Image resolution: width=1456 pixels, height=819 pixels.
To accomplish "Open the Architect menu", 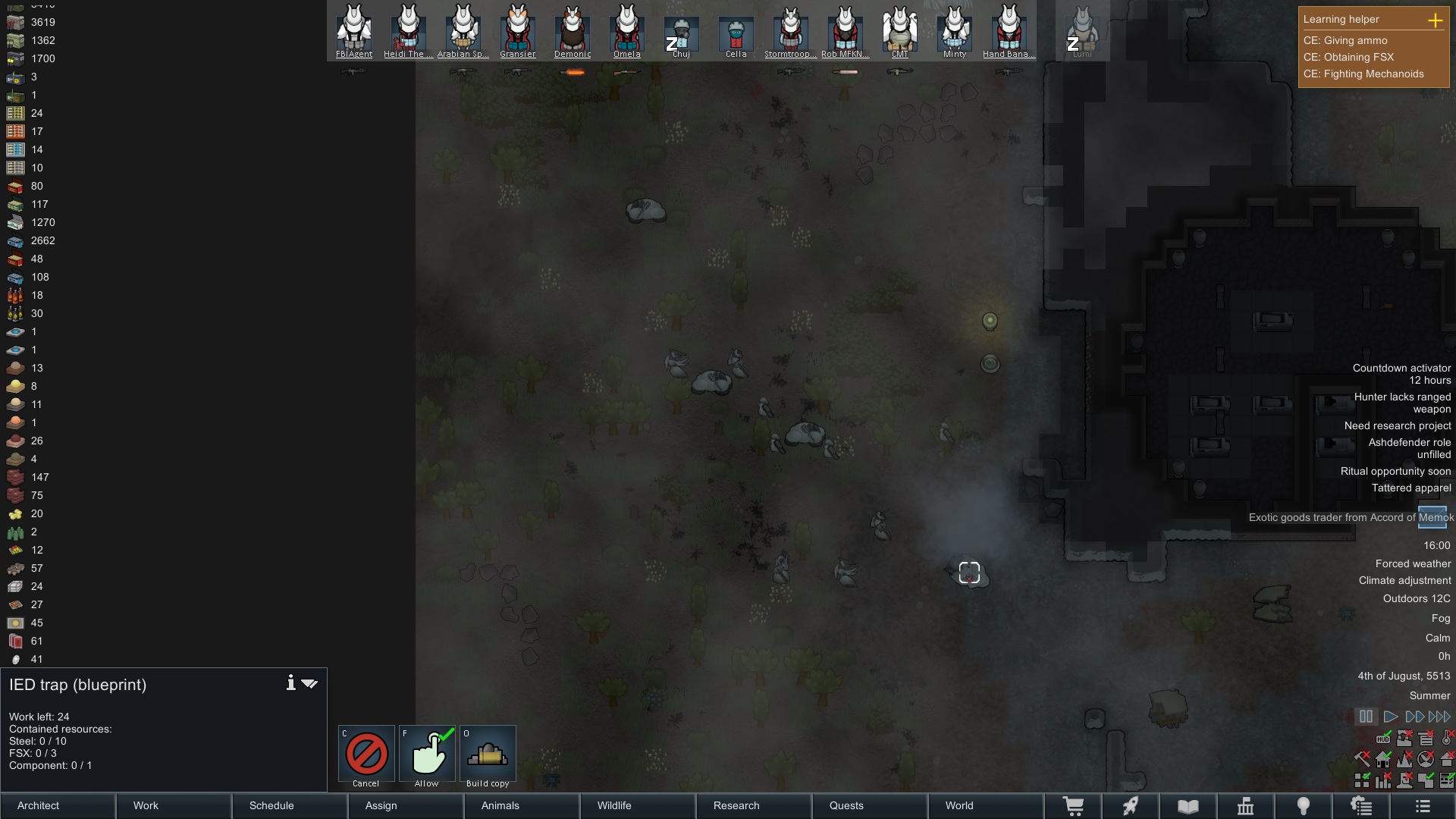I will (x=58, y=805).
